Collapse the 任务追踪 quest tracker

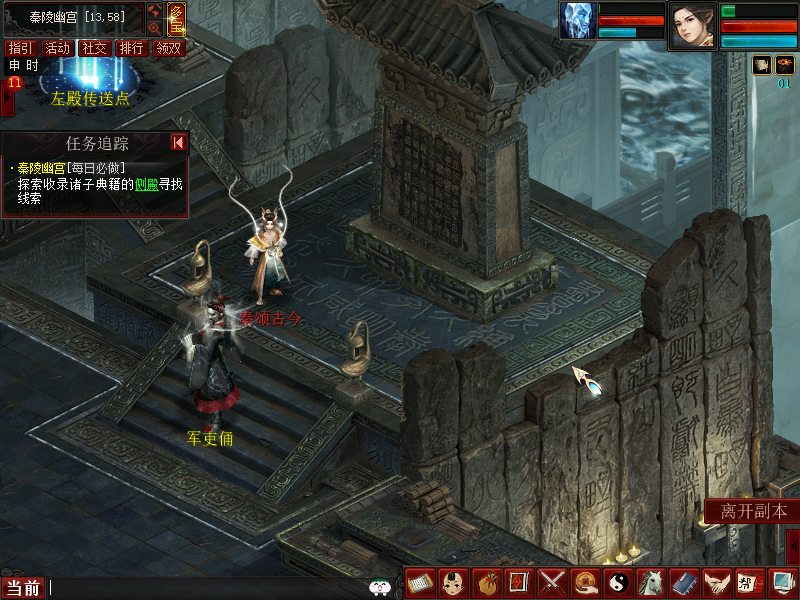(178, 143)
